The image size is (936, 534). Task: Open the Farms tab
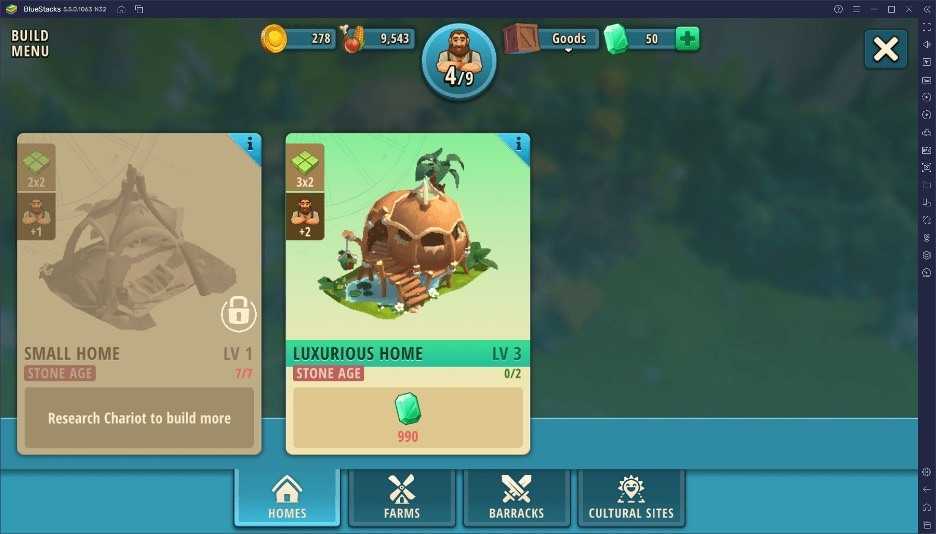[x=401, y=497]
